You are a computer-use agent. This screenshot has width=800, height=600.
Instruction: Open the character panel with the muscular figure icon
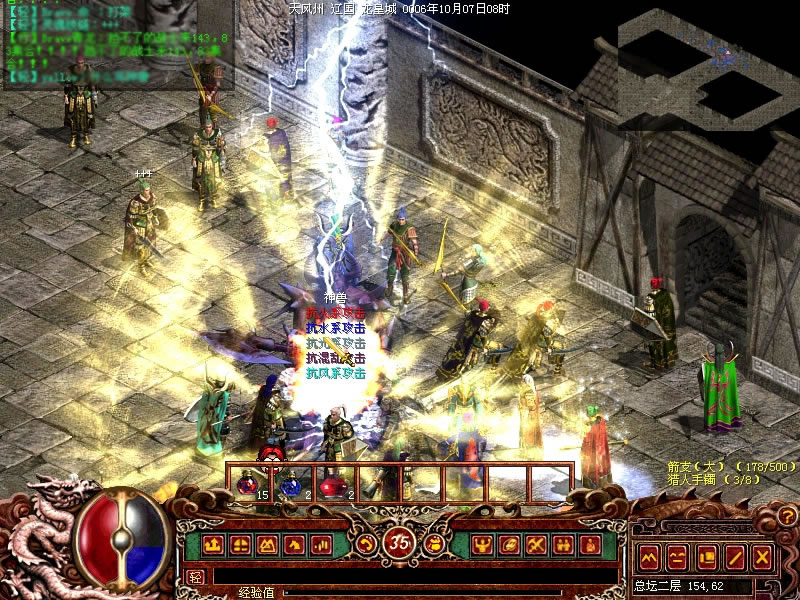[x=482, y=545]
